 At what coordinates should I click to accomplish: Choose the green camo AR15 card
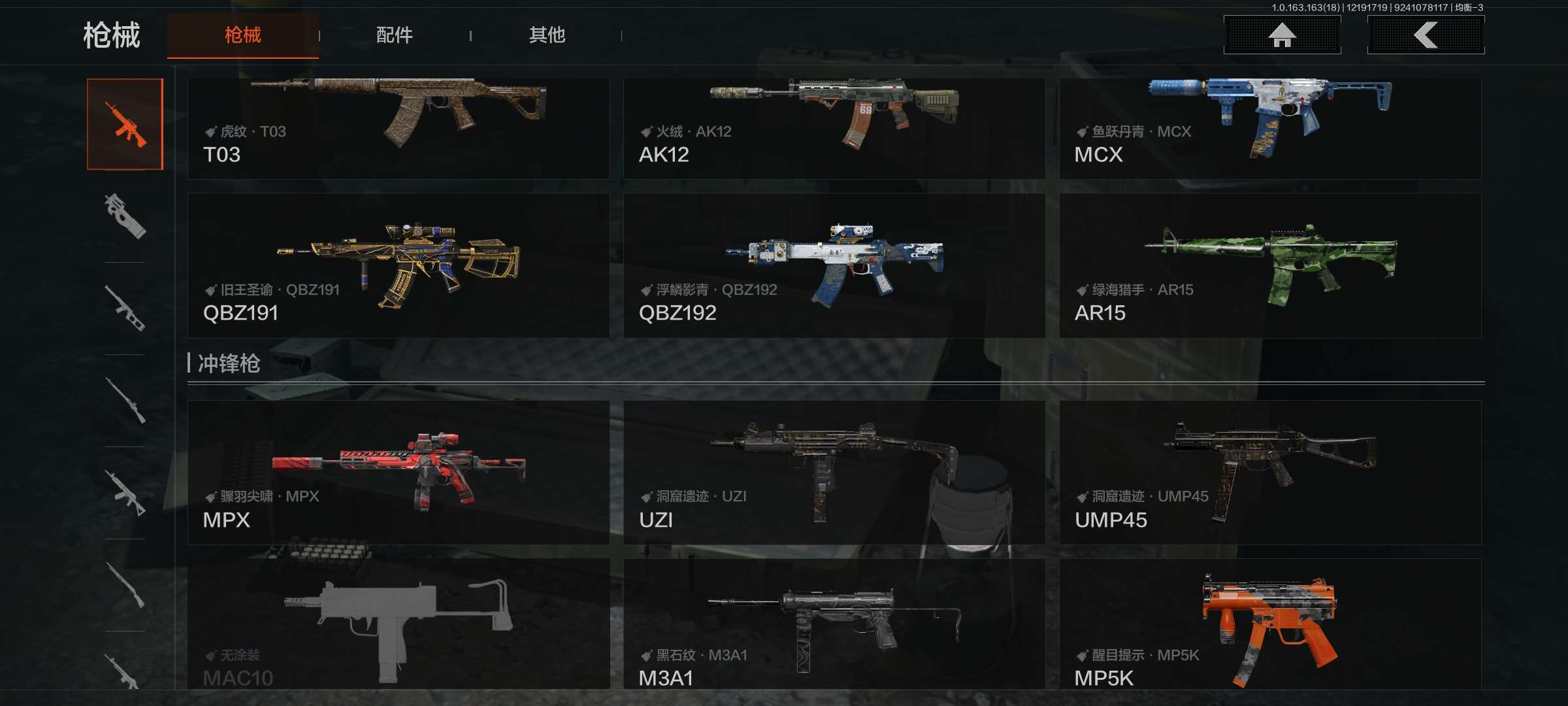[x=1270, y=265]
